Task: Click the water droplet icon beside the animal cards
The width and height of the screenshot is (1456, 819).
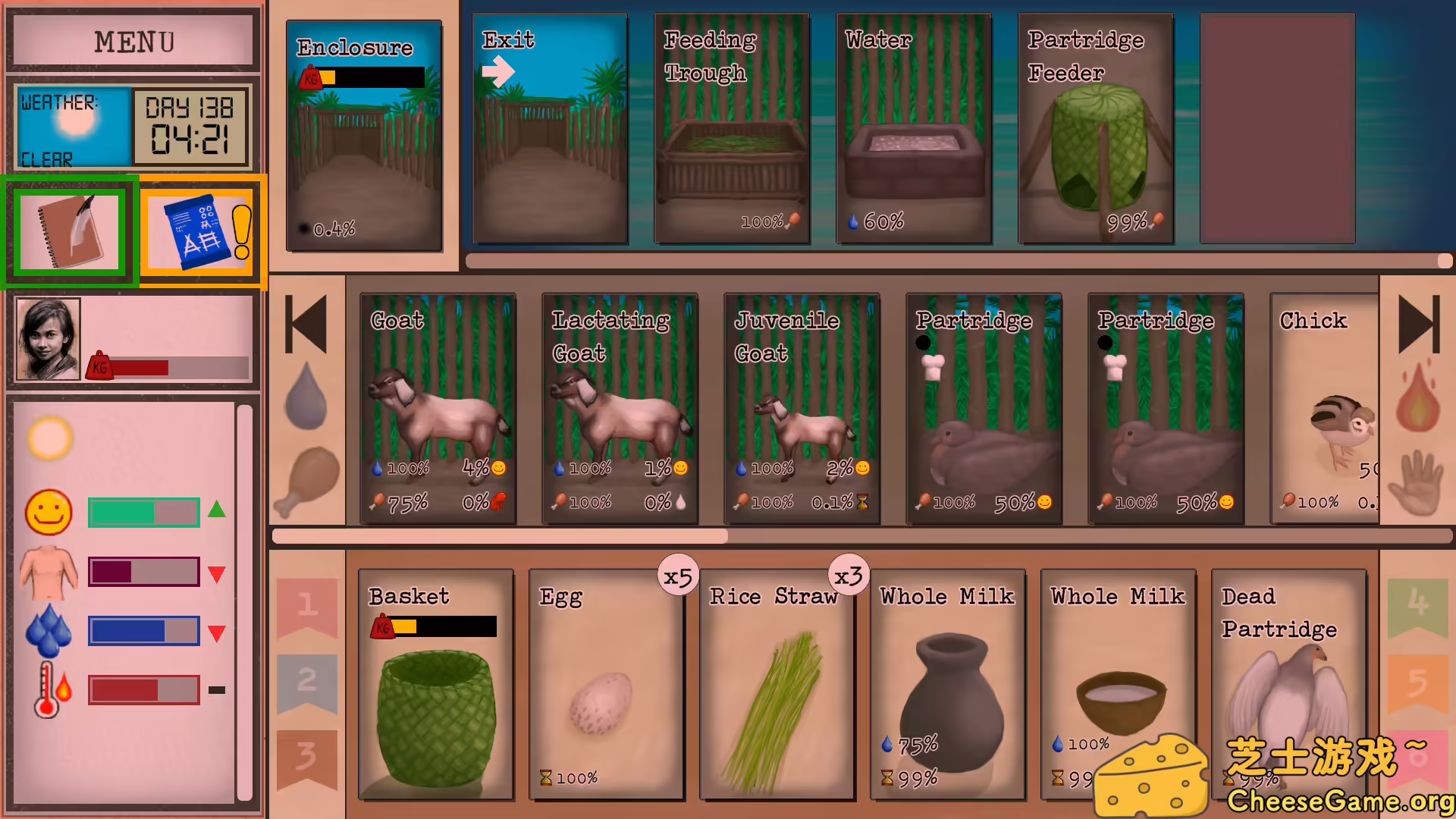Action: click(x=308, y=394)
